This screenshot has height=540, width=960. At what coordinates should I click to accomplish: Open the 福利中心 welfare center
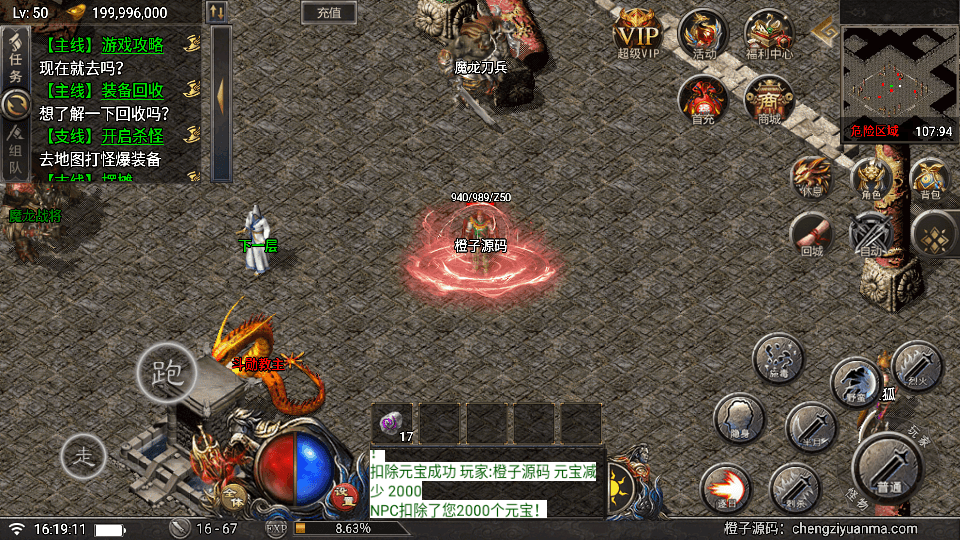pos(768,34)
